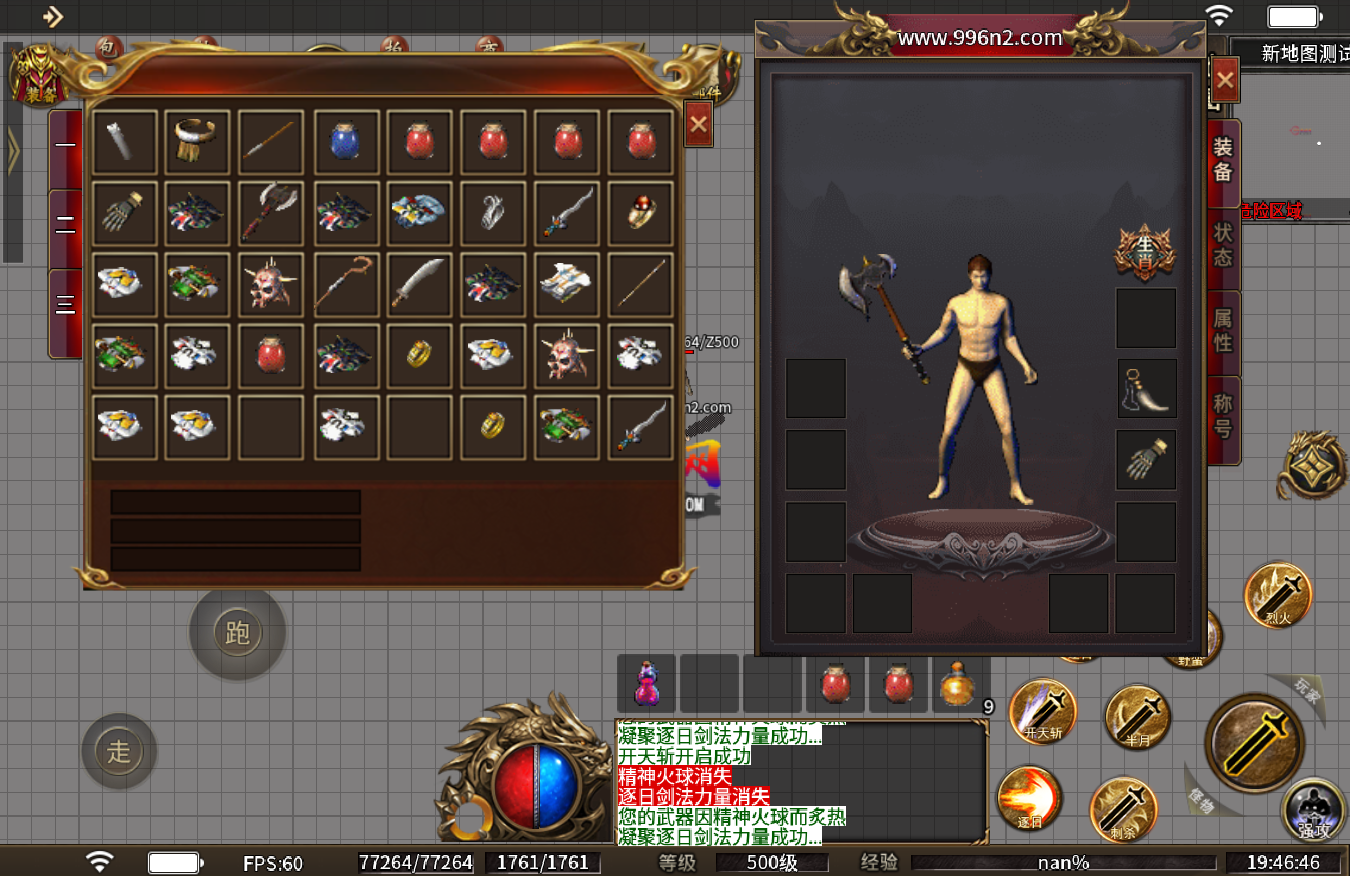1350x876 pixels.
Task: Use the 开天斩 skill
Action: pyautogui.click(x=1042, y=711)
